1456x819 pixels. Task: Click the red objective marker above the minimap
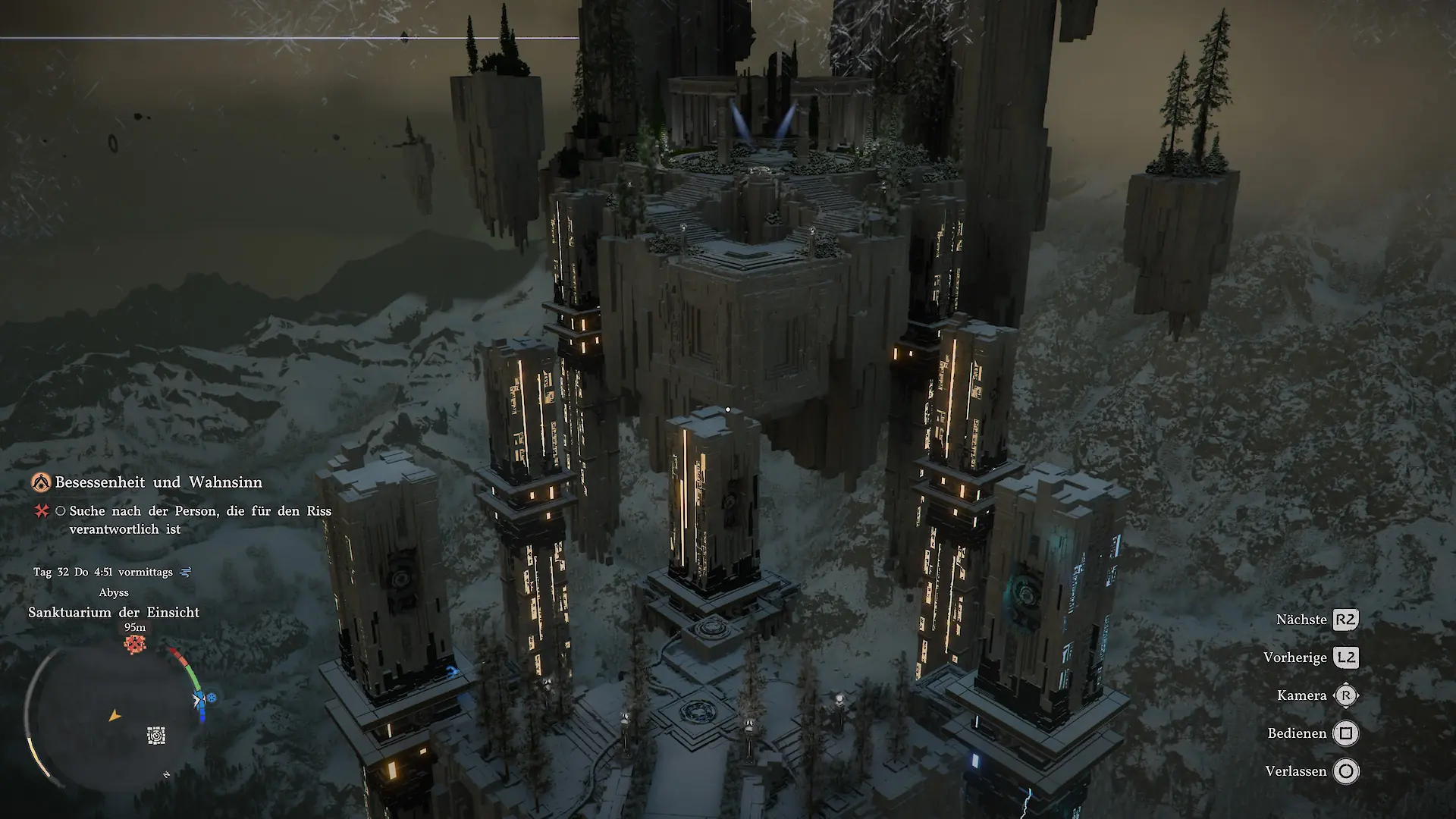point(135,644)
